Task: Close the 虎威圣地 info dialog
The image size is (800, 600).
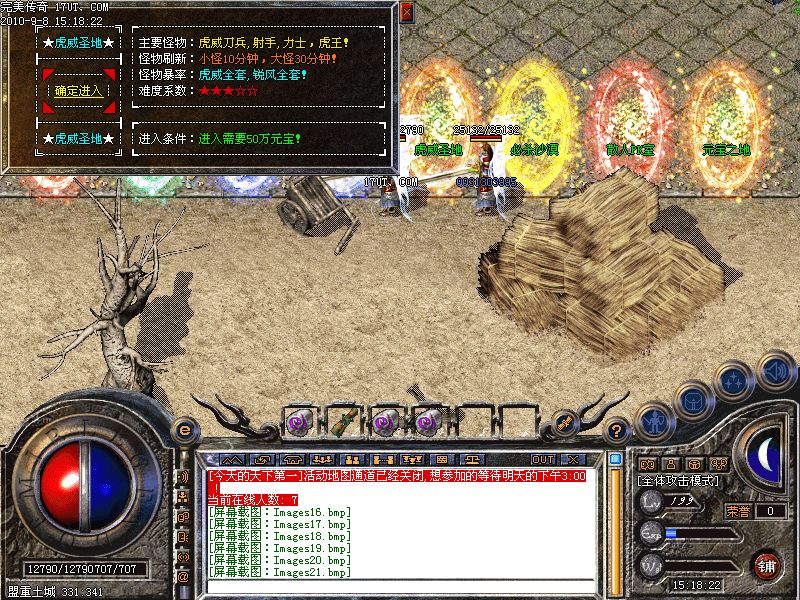Action: click(x=406, y=14)
